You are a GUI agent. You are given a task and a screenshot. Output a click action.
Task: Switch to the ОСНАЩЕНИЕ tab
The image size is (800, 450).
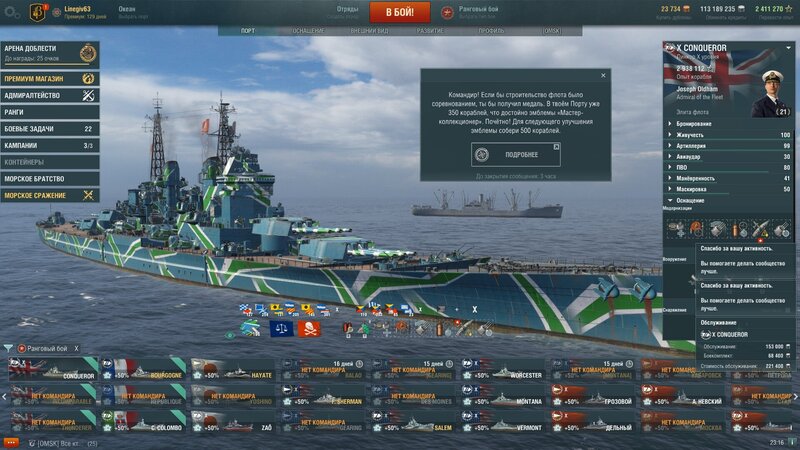click(x=308, y=31)
